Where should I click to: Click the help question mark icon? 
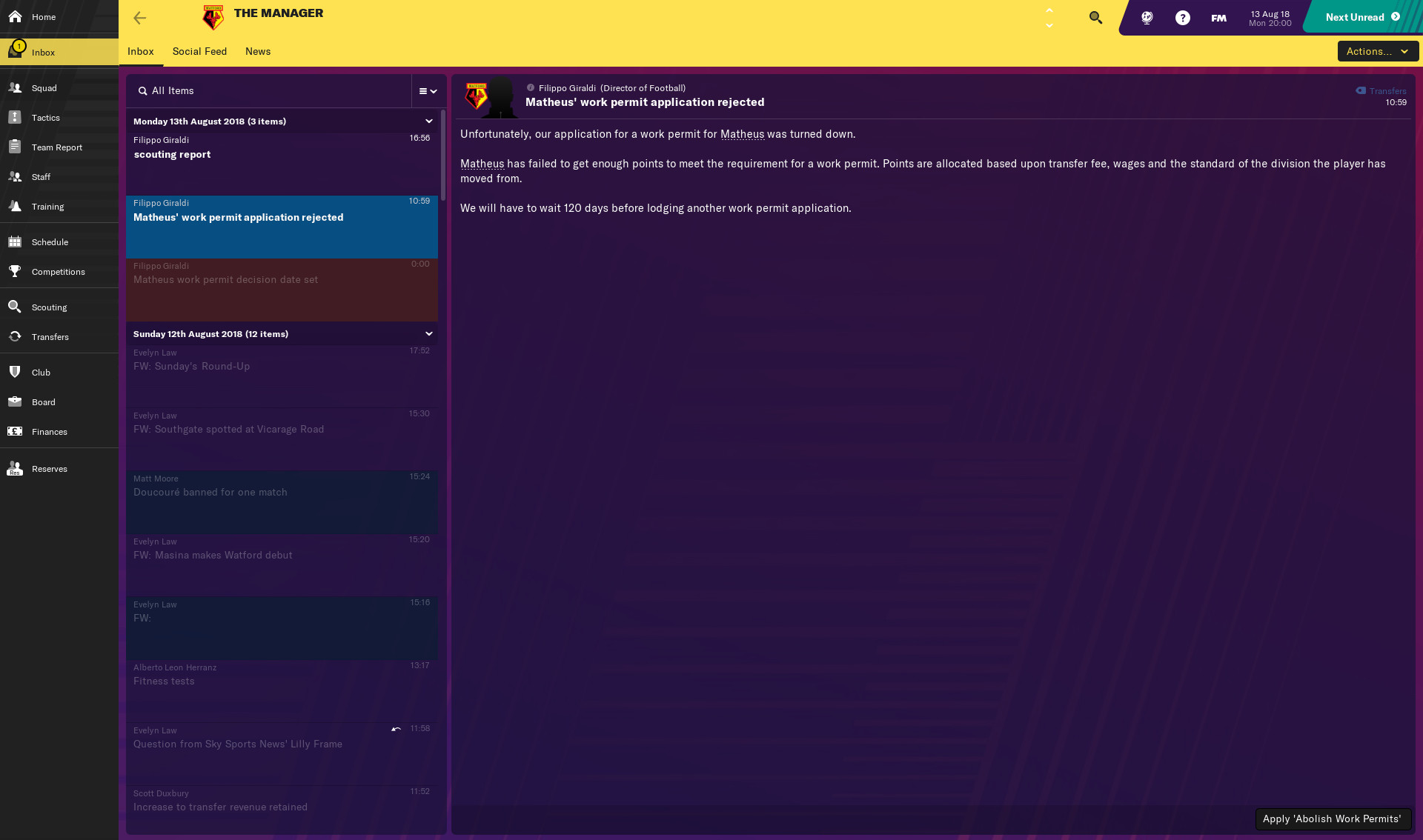[x=1182, y=17]
